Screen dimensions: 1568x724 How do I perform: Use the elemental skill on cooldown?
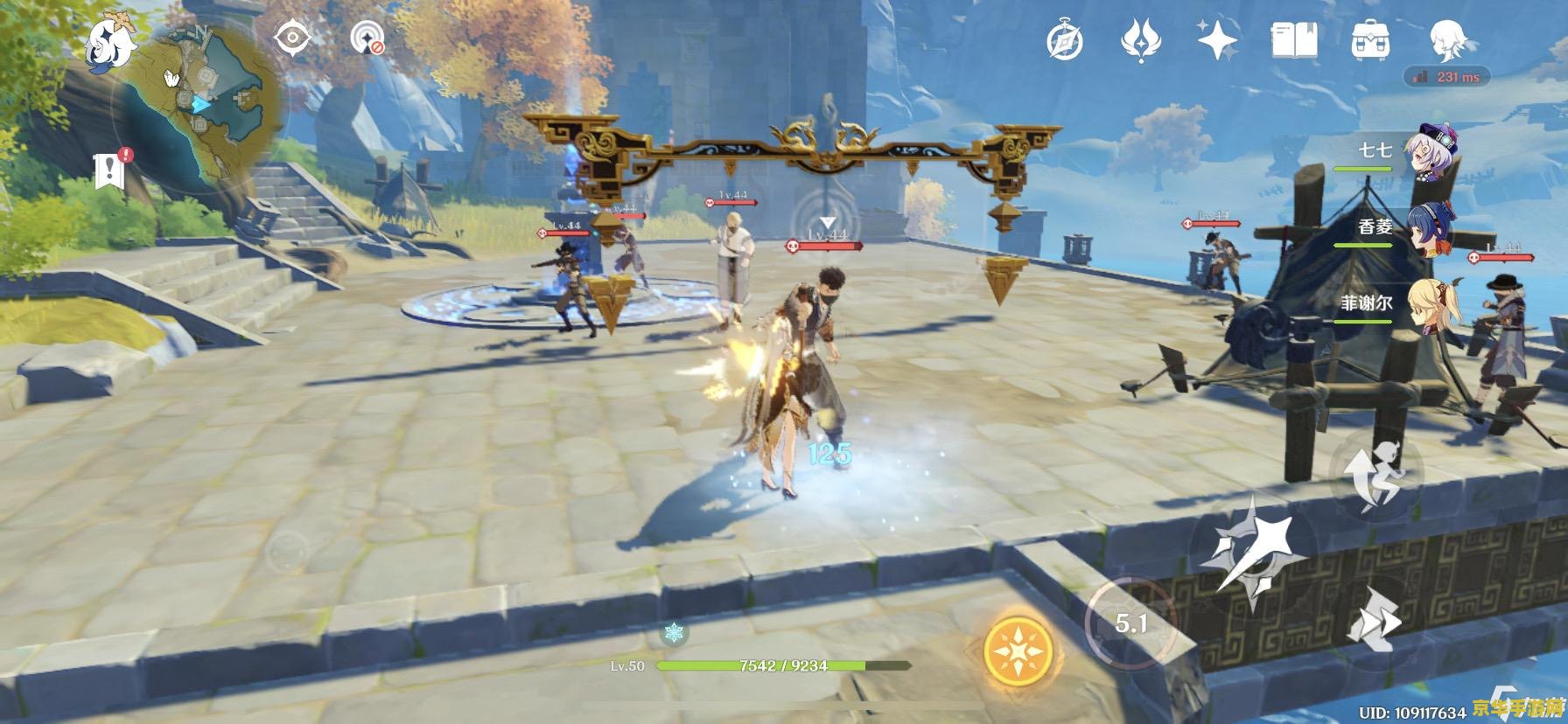click(x=1130, y=622)
